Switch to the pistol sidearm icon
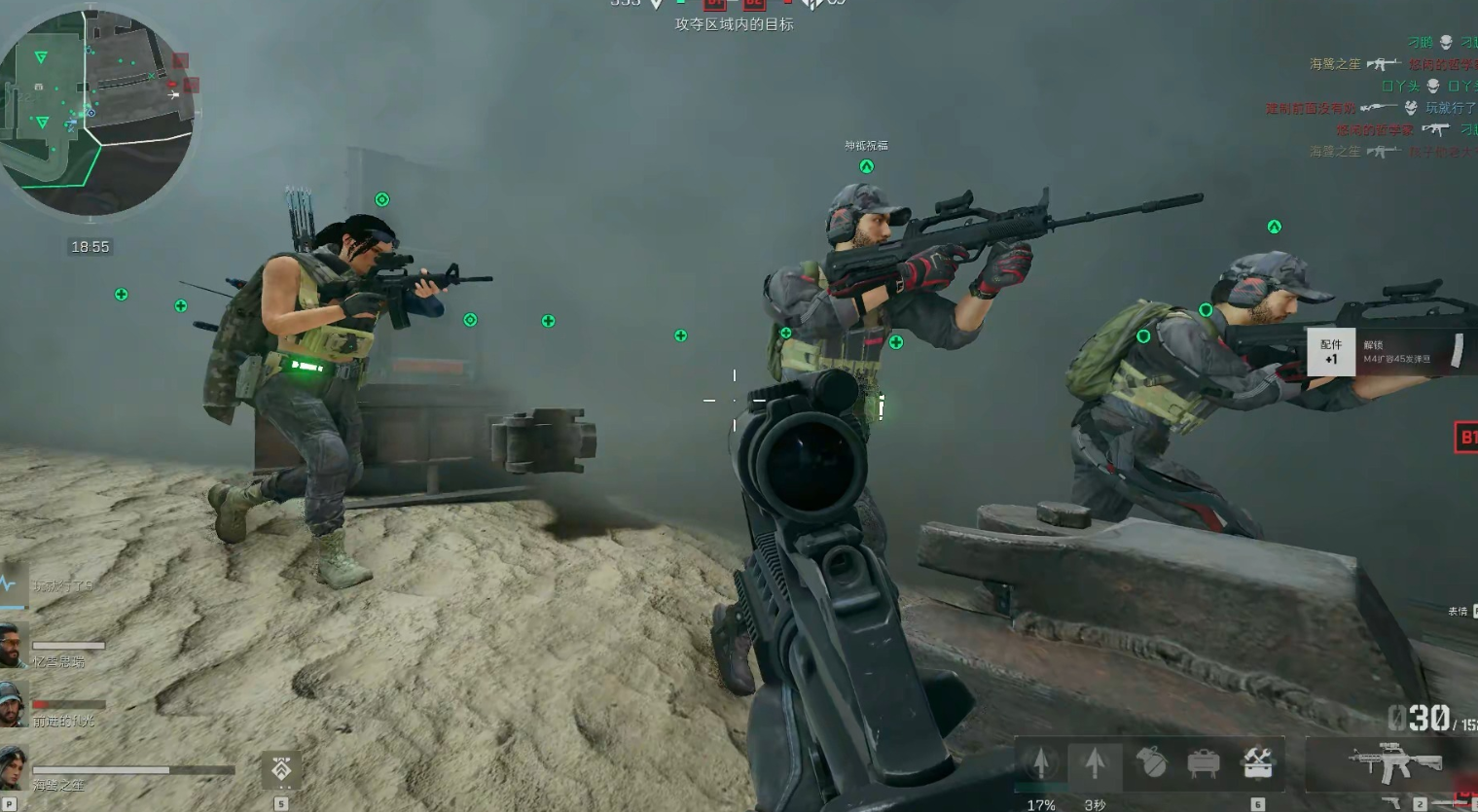The height and width of the screenshot is (812, 1478). click(x=1394, y=803)
